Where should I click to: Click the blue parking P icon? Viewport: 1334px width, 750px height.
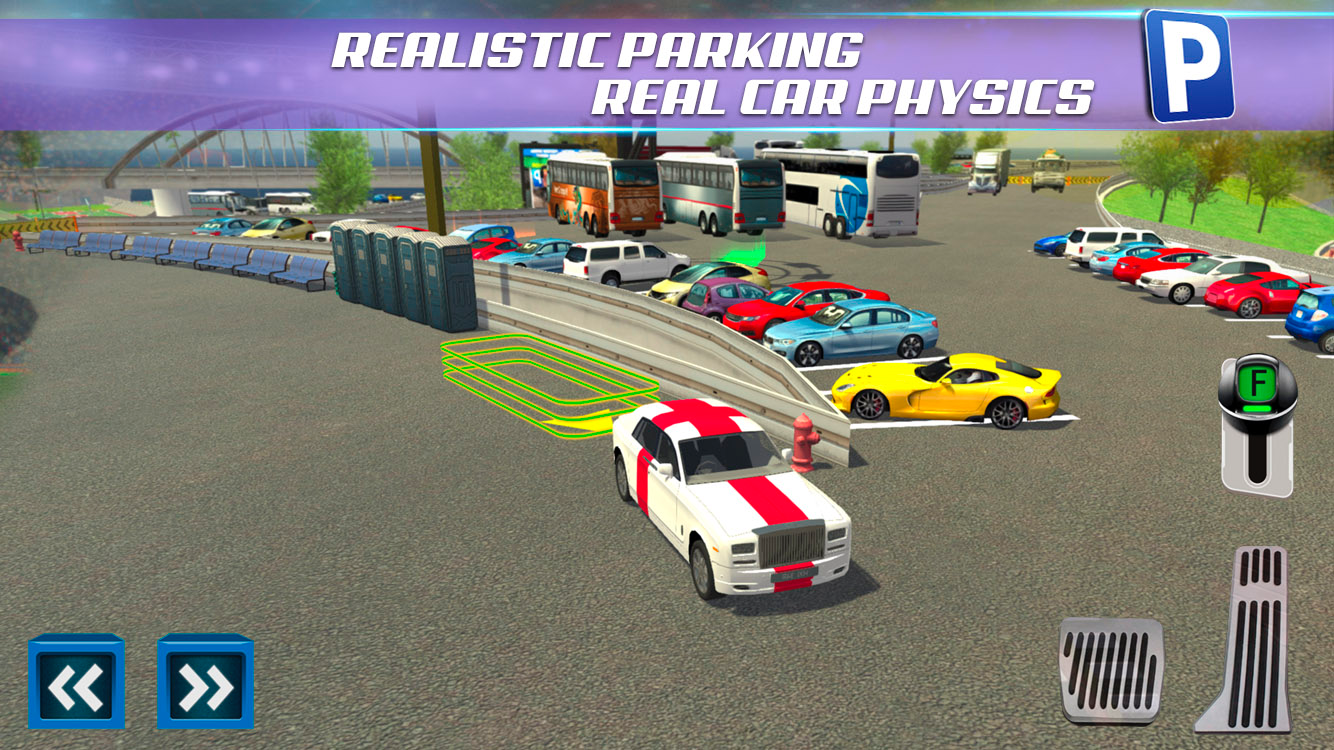[1189, 64]
